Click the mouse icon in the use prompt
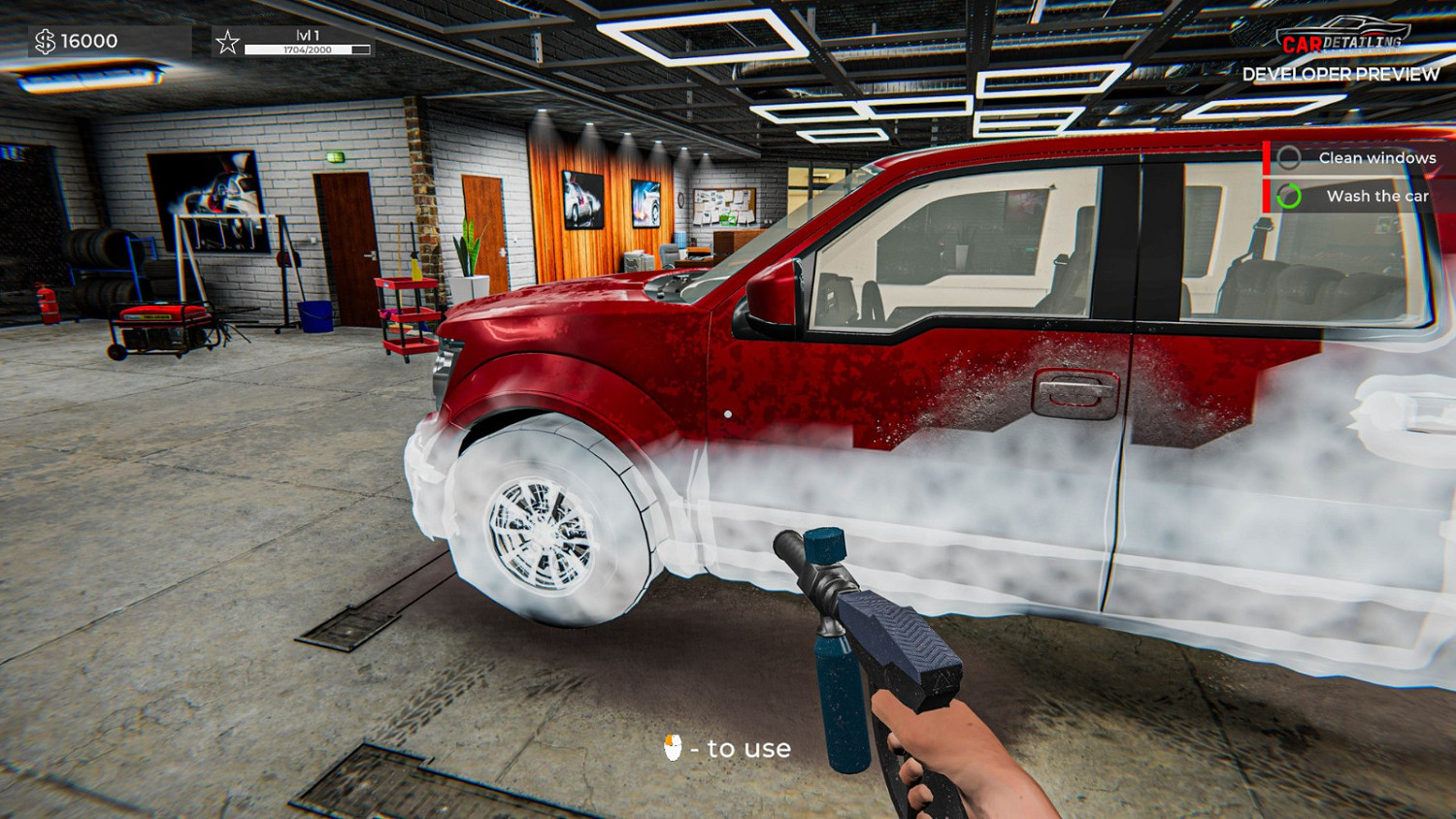This screenshot has height=819, width=1456. 674,747
